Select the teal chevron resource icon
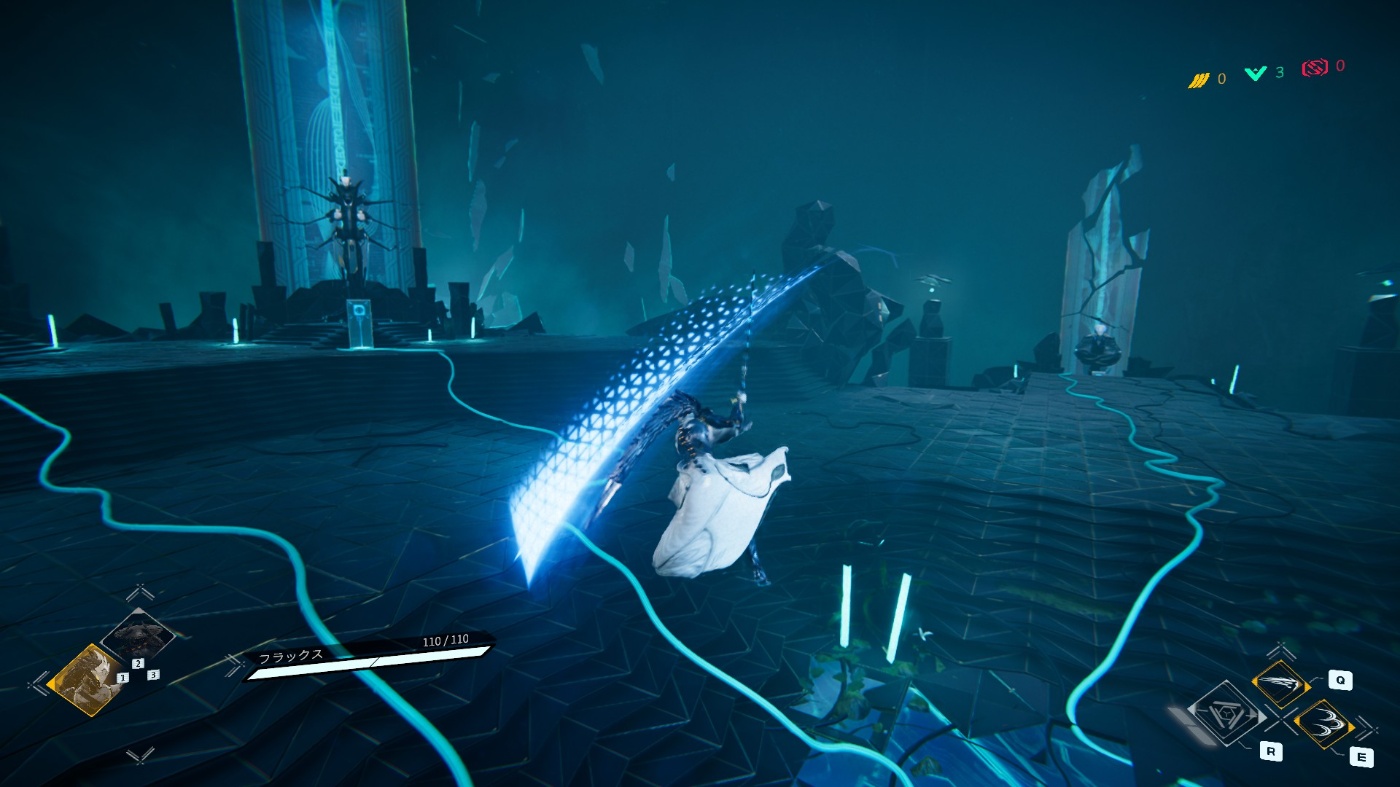Viewport: 1400px width, 787px height. tap(1255, 73)
